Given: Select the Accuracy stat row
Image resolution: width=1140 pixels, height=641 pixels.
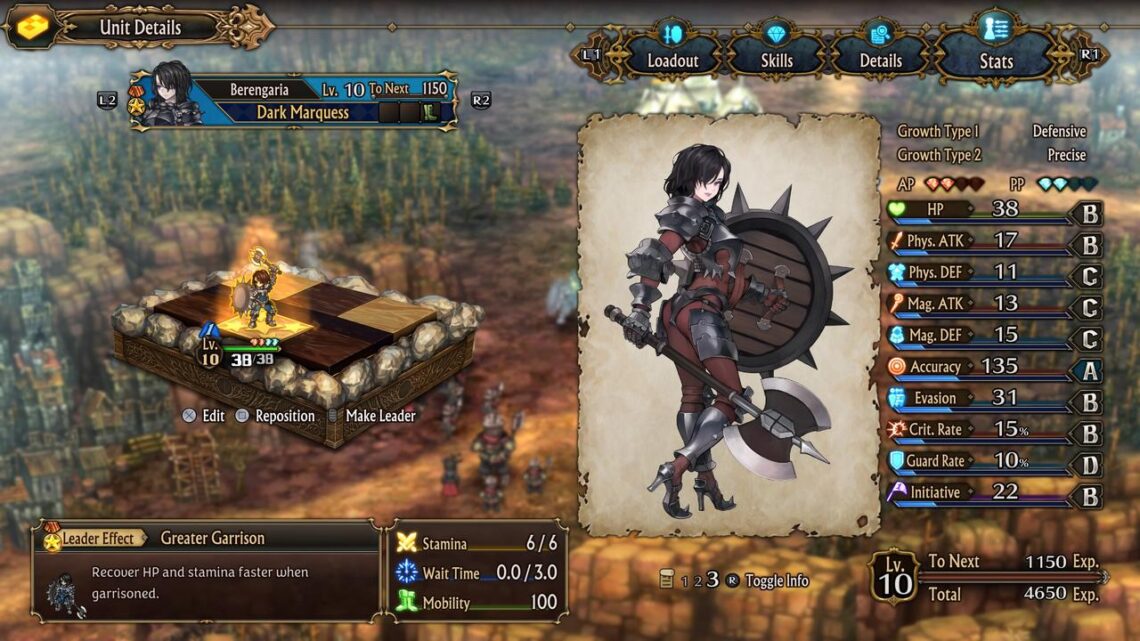Looking at the screenshot, I should coord(994,367).
